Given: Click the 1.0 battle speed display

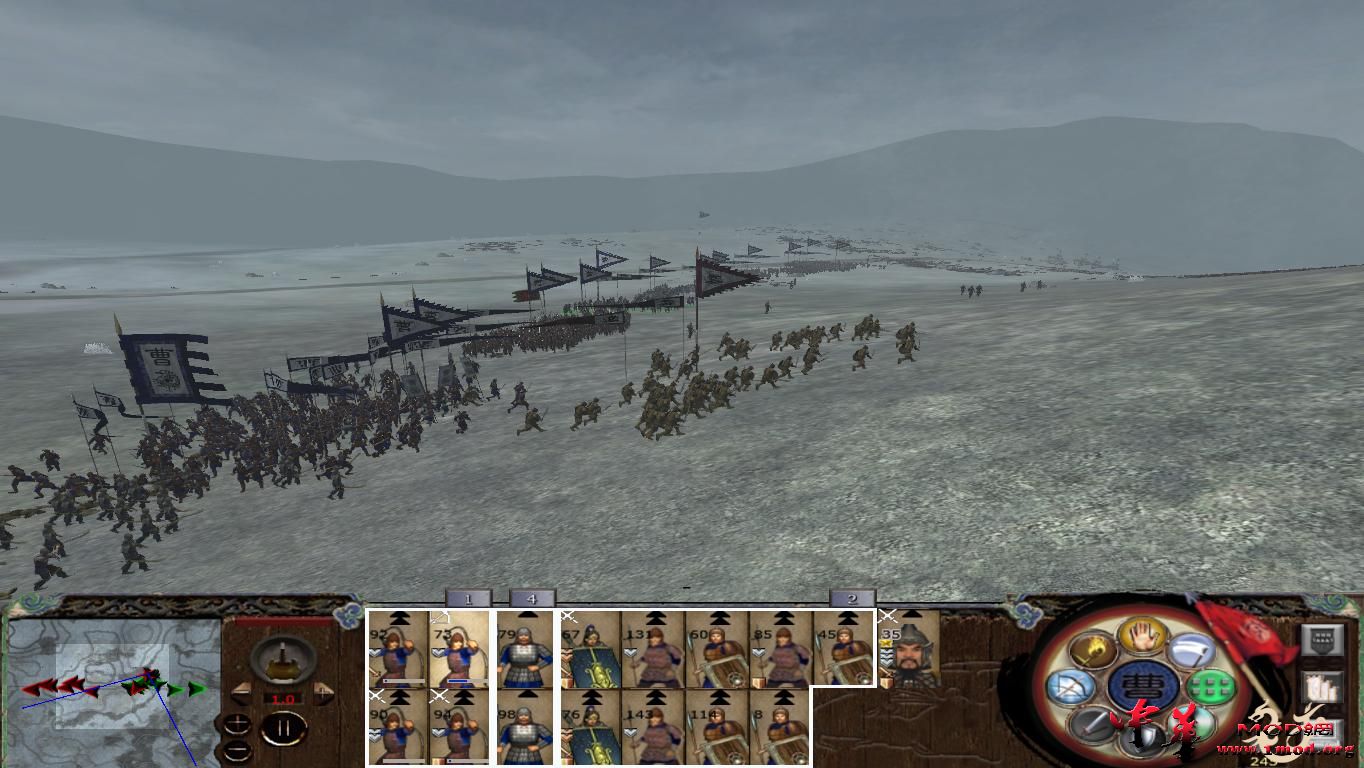Looking at the screenshot, I should pos(283,698).
